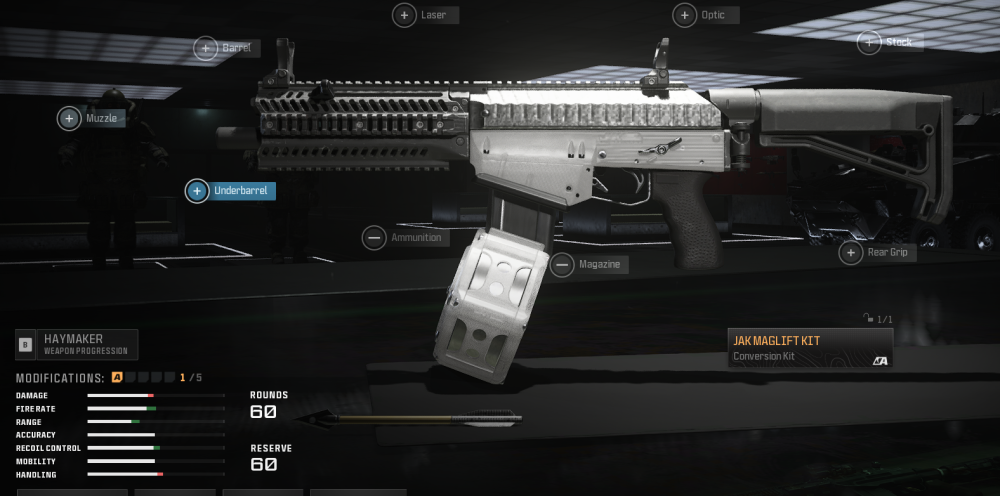Image resolution: width=1000 pixels, height=496 pixels.
Task: Open the Magazine attachment slot
Action: tap(562, 265)
